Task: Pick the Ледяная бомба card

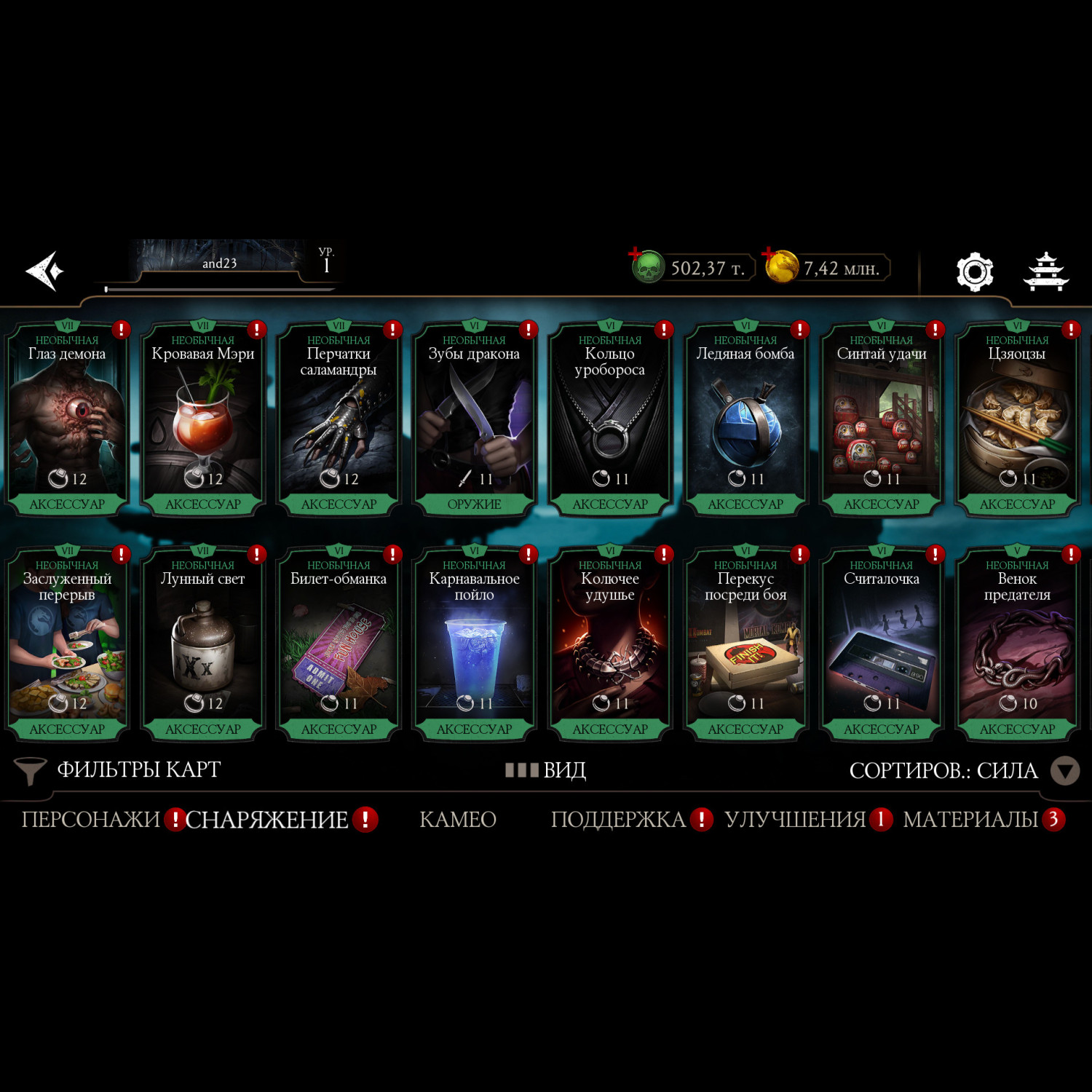Action: pyautogui.click(x=745, y=420)
